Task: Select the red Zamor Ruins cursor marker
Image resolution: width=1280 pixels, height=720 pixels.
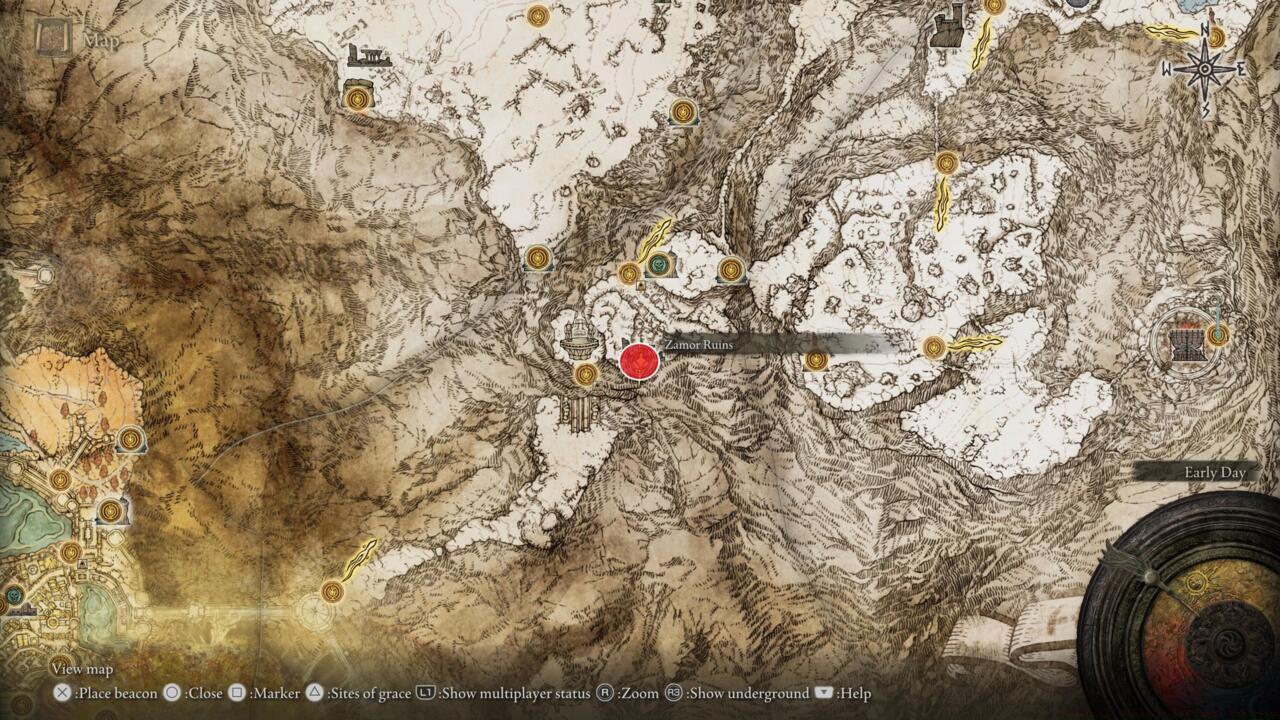Action: tap(638, 360)
